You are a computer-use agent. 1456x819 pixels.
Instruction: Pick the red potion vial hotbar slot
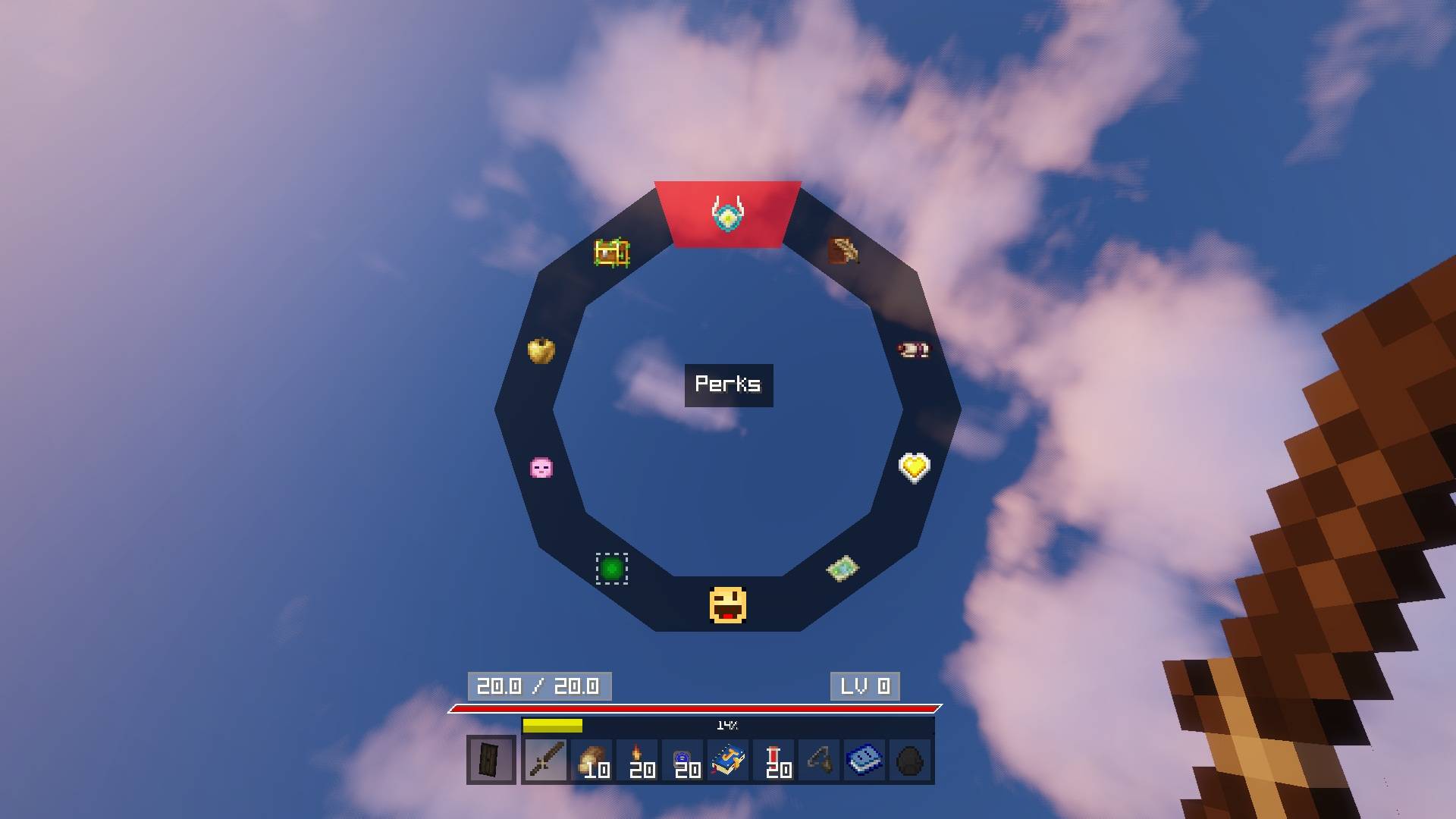click(x=773, y=760)
